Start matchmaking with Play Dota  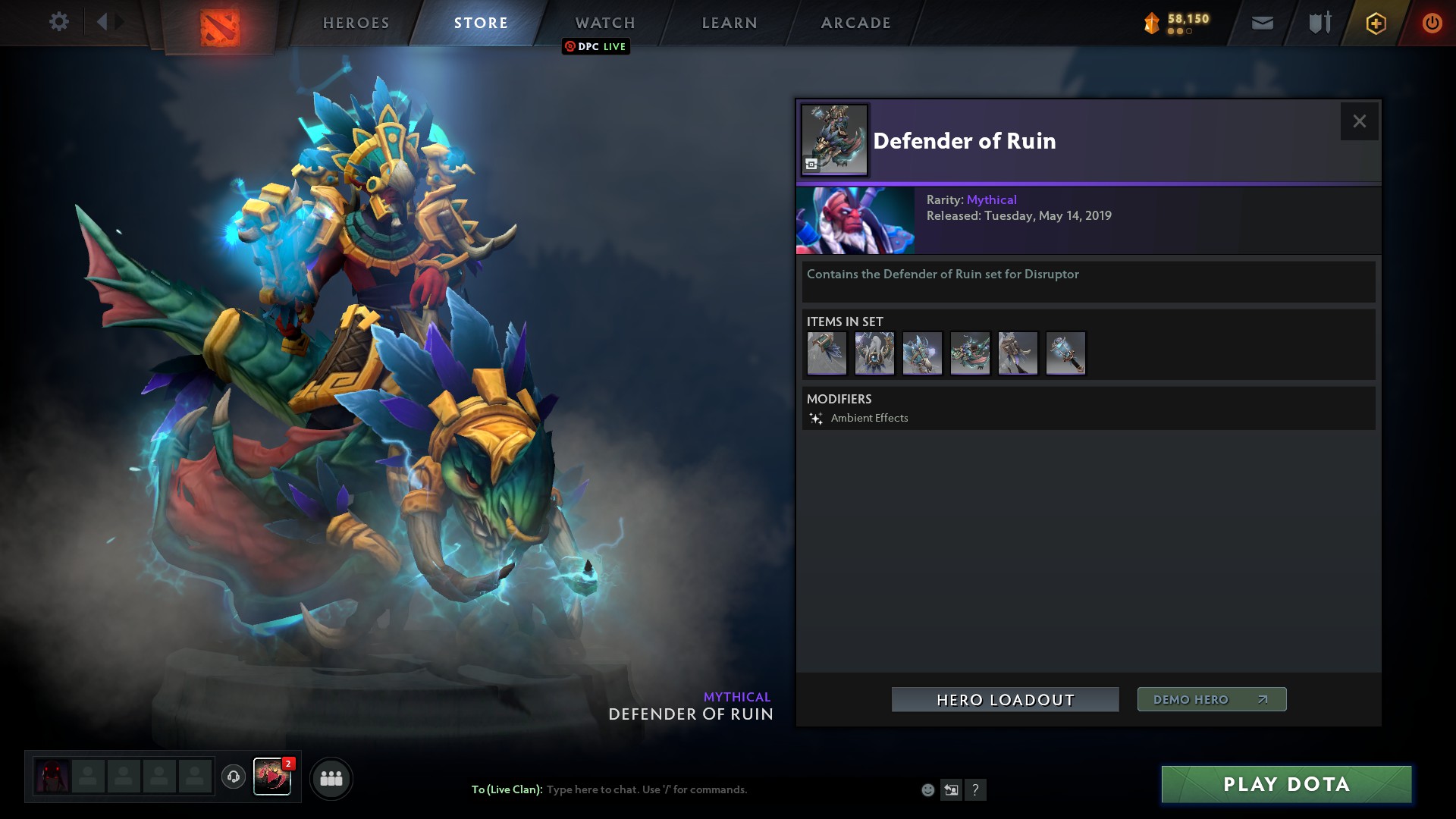coord(1286,784)
